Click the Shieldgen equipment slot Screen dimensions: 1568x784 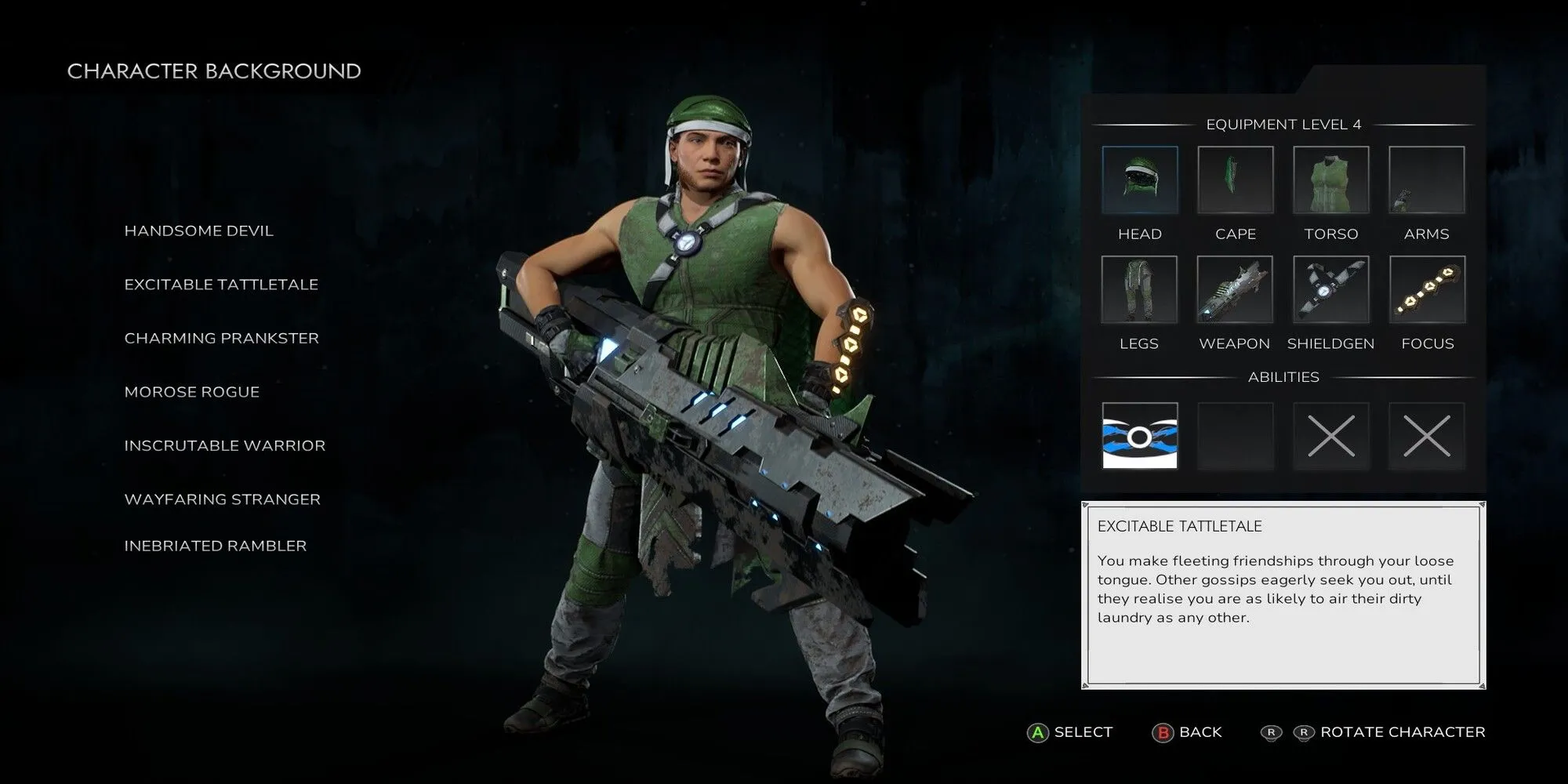(1330, 289)
